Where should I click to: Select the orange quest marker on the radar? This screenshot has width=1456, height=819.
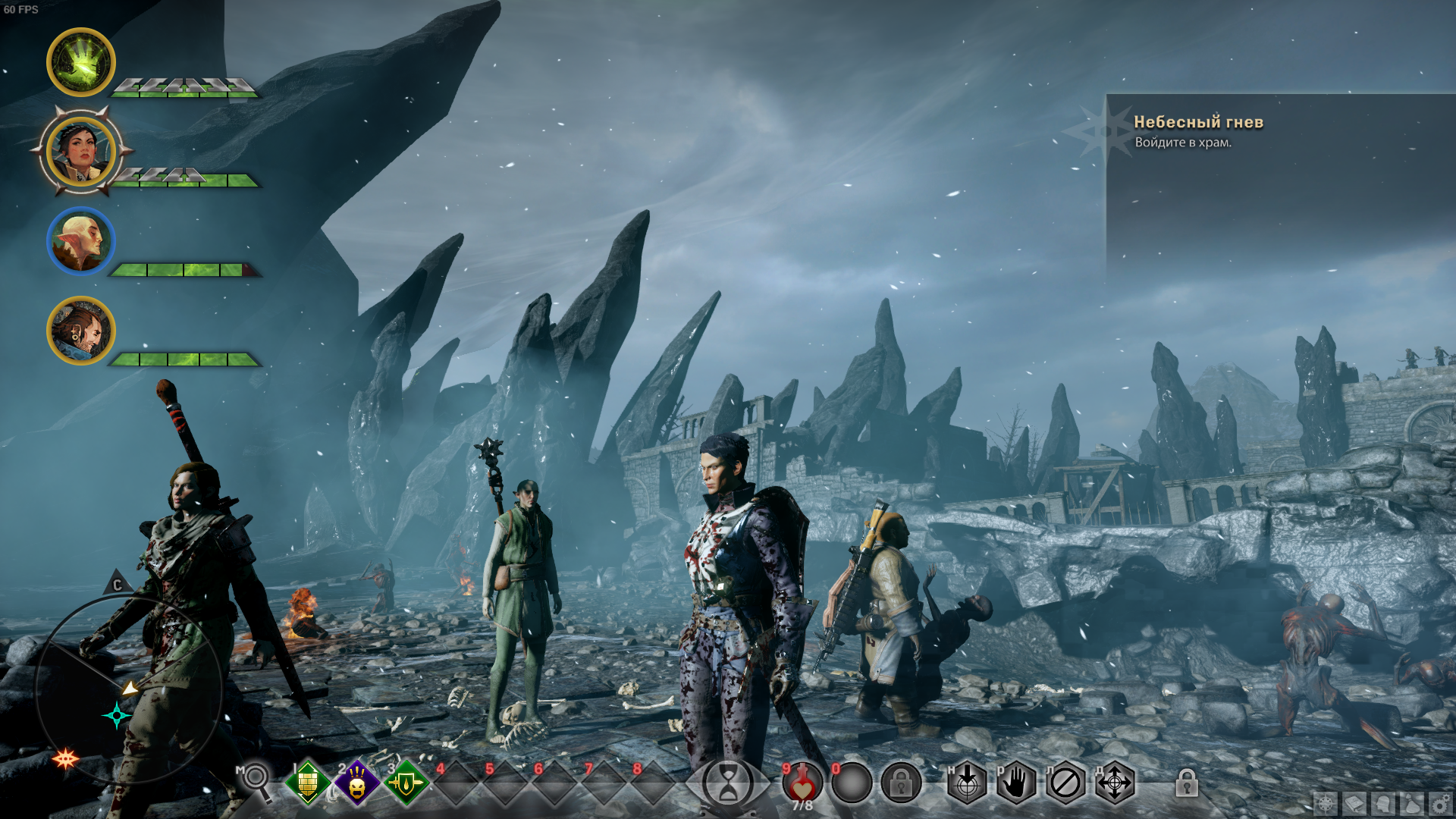coord(65,758)
